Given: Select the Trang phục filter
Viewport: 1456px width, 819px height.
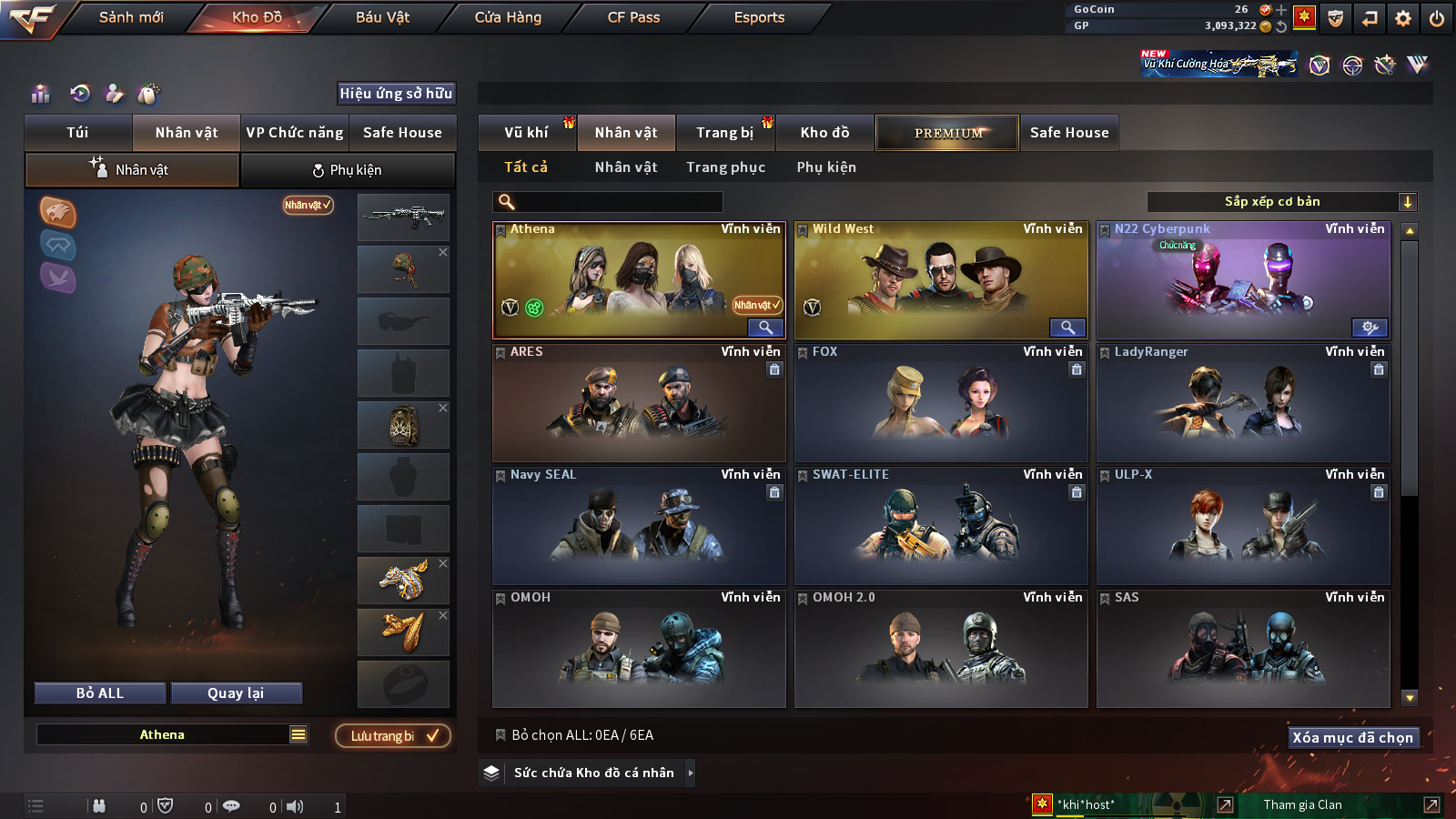Looking at the screenshot, I should coord(725,167).
